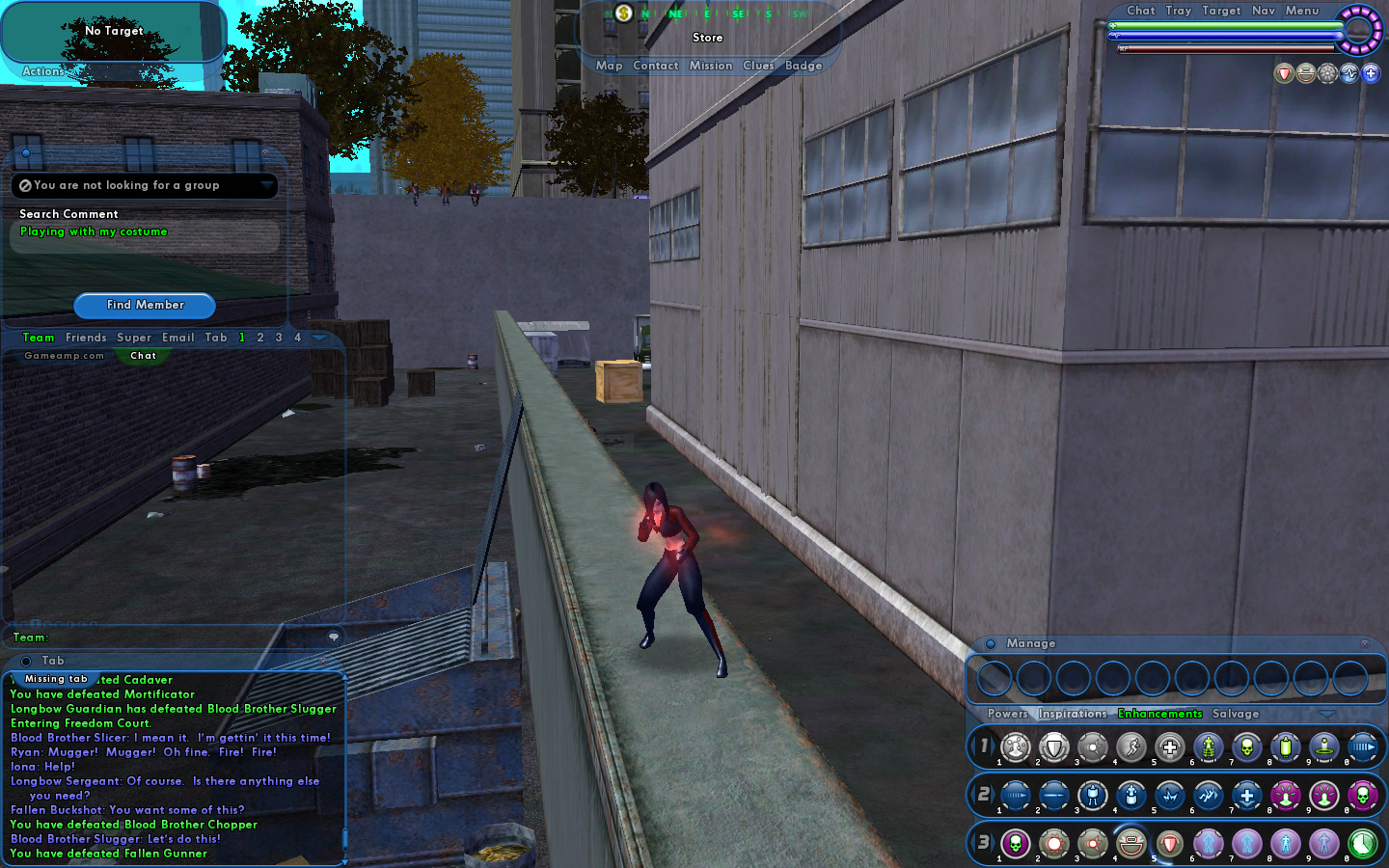The width and height of the screenshot is (1389, 868).
Task: Select the Super group tab
Action: (134, 338)
